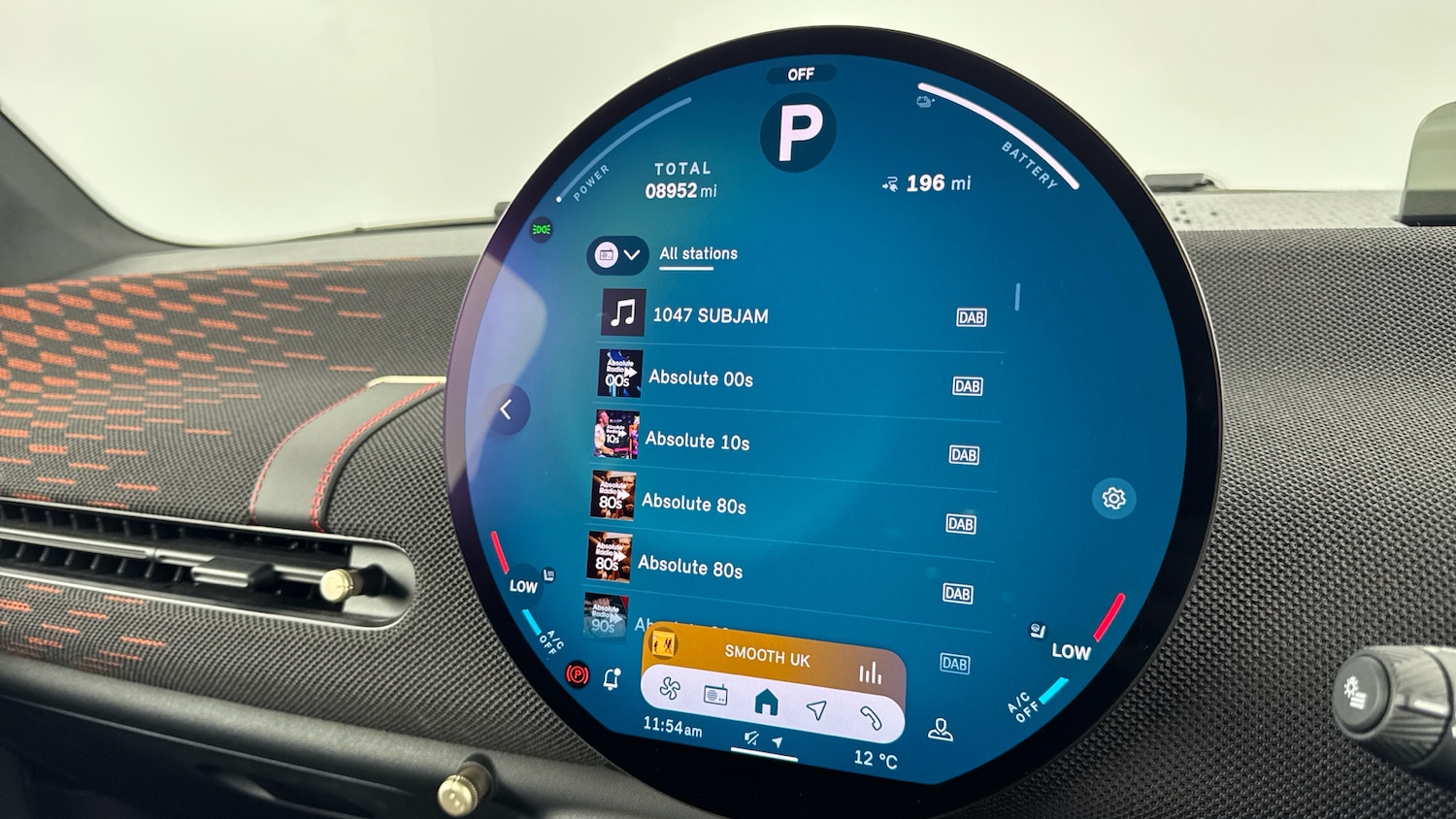Open the notifications bell
Screen dimensions: 1456x819
click(612, 679)
